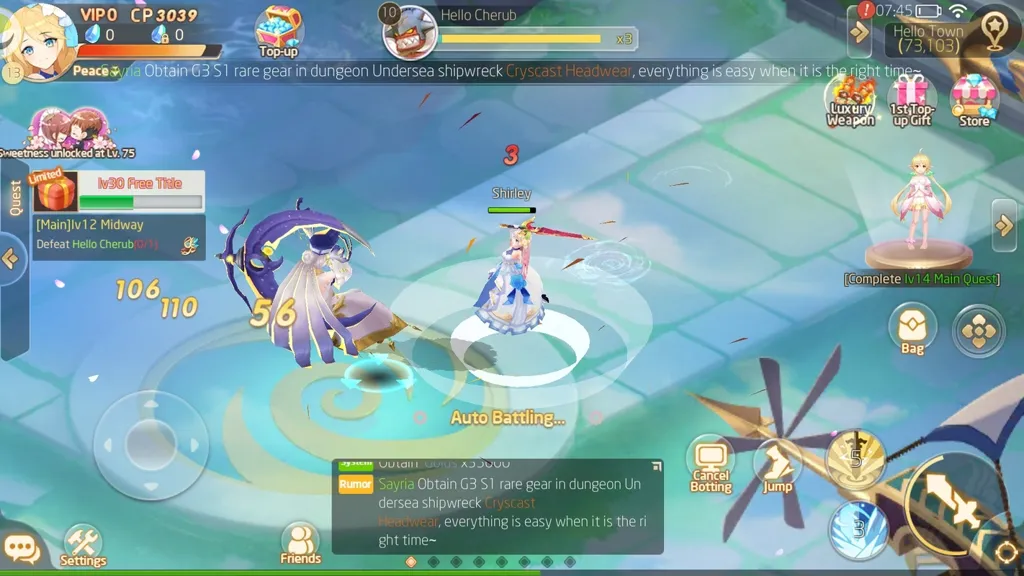
Task: Open the chat speech bubble
Action: (21, 550)
